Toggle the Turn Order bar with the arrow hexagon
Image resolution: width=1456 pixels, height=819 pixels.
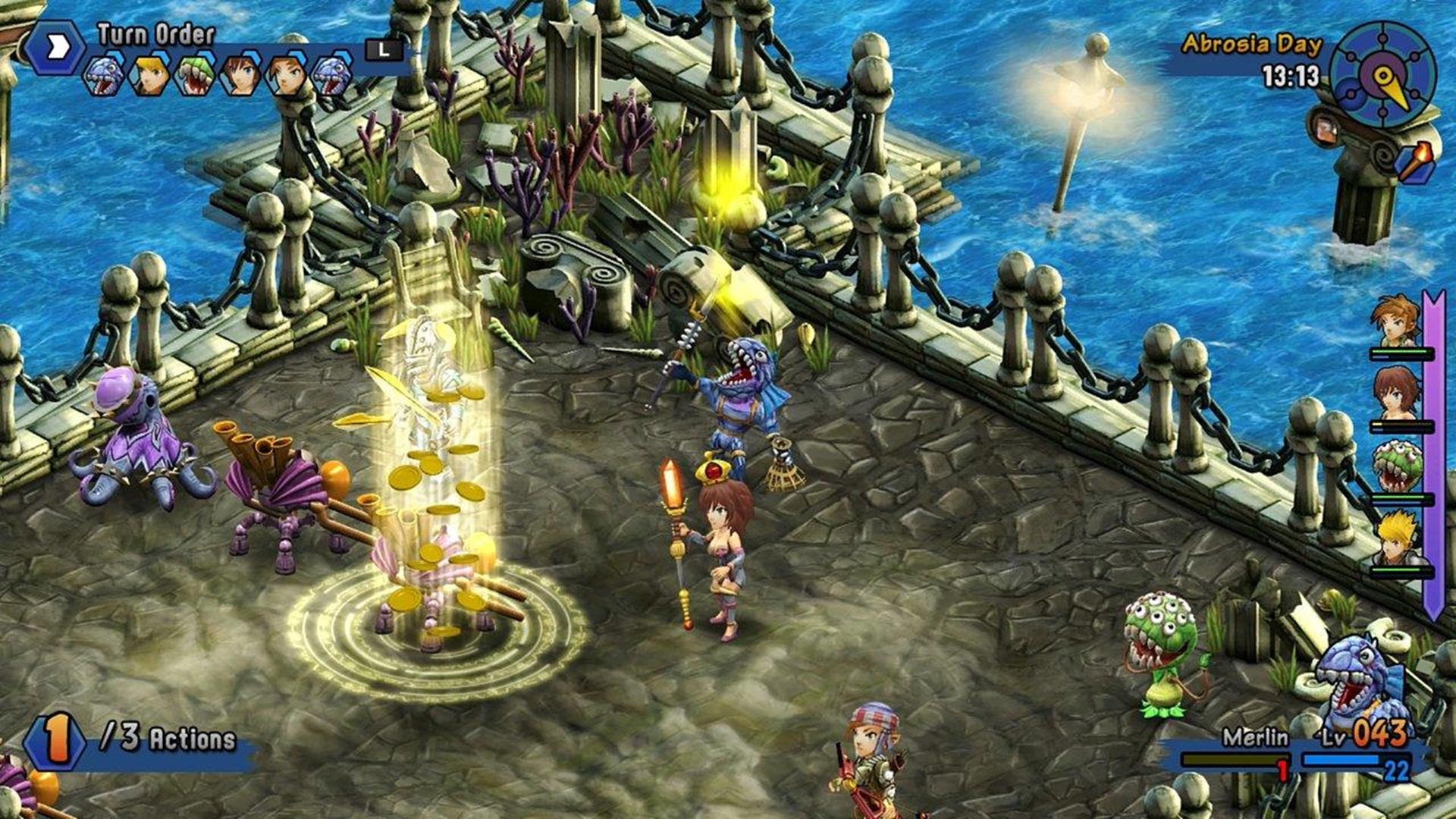pos(55,45)
